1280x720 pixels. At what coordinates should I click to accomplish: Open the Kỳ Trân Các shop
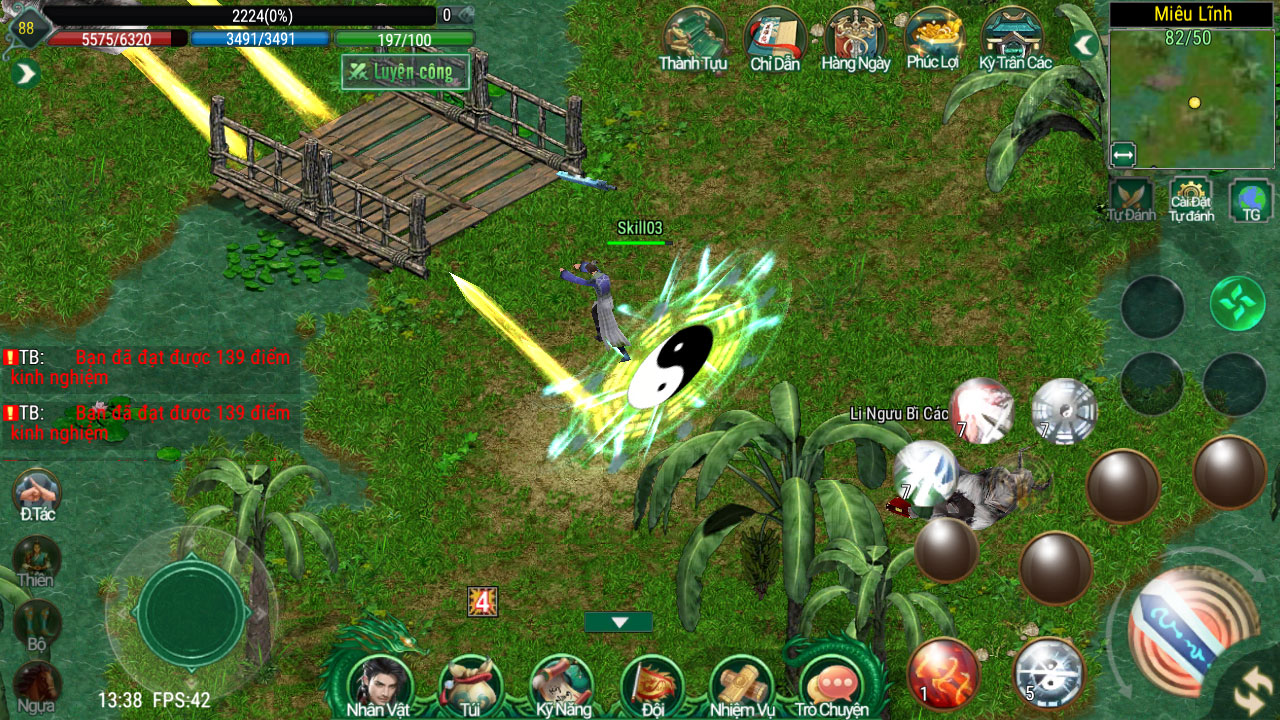[x=1014, y=38]
